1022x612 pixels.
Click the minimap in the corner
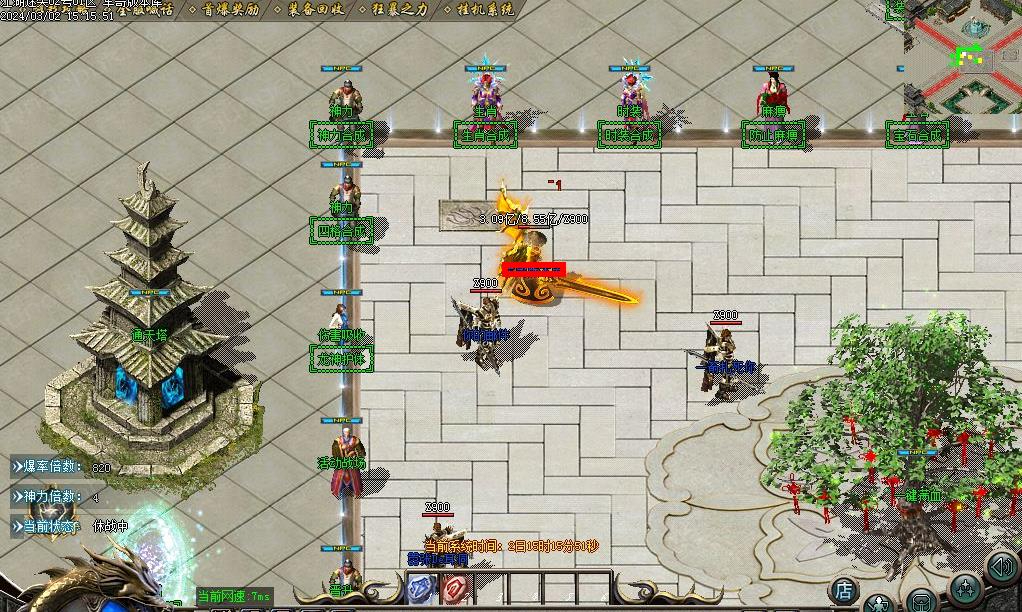click(963, 57)
